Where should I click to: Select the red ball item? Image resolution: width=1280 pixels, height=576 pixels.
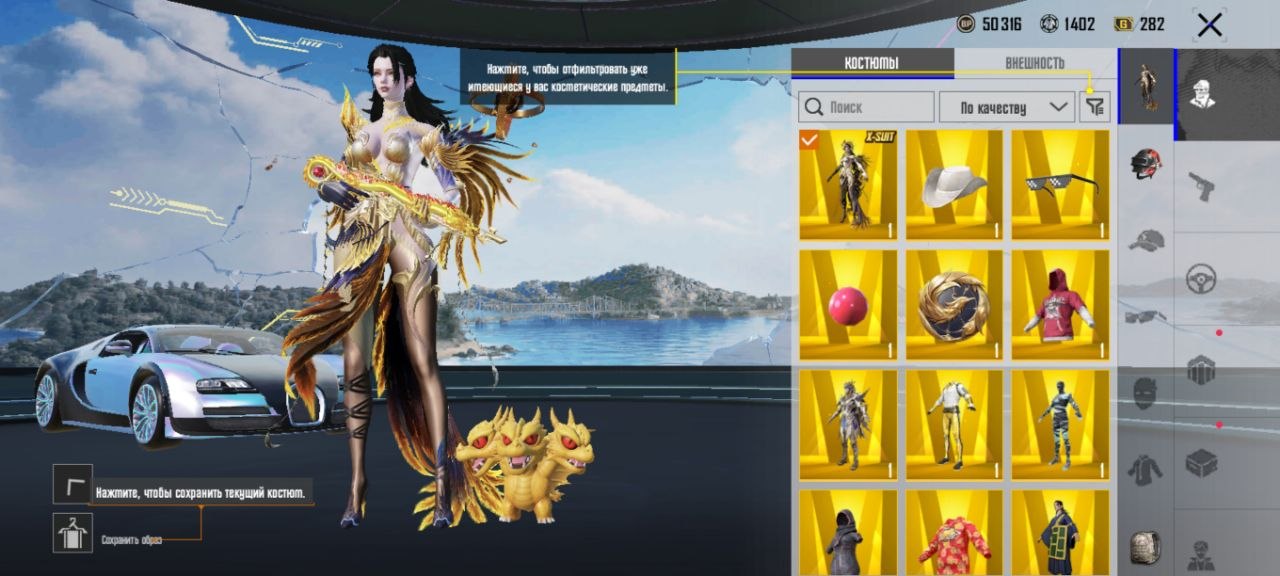point(848,304)
